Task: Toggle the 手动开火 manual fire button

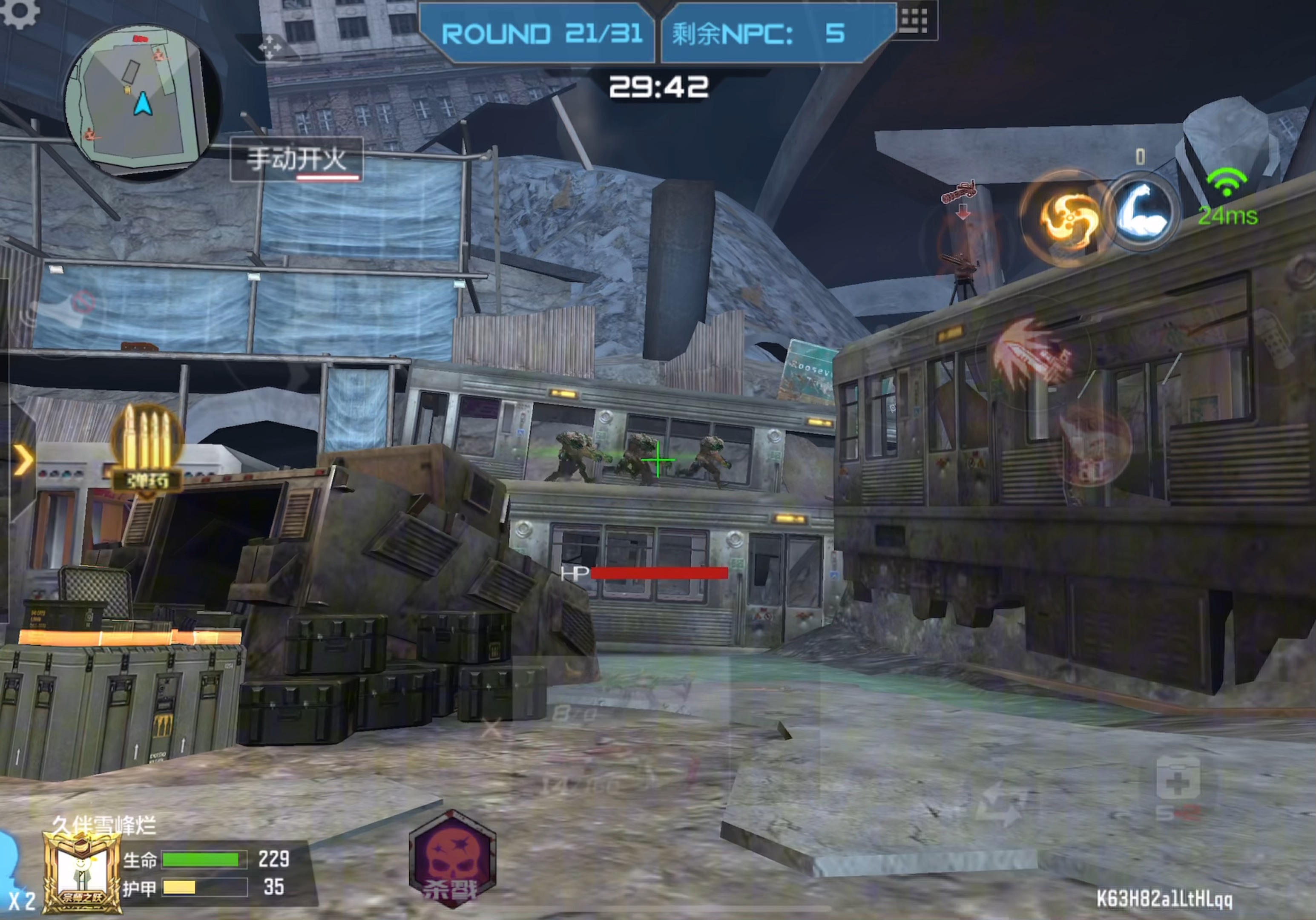Action: (296, 160)
